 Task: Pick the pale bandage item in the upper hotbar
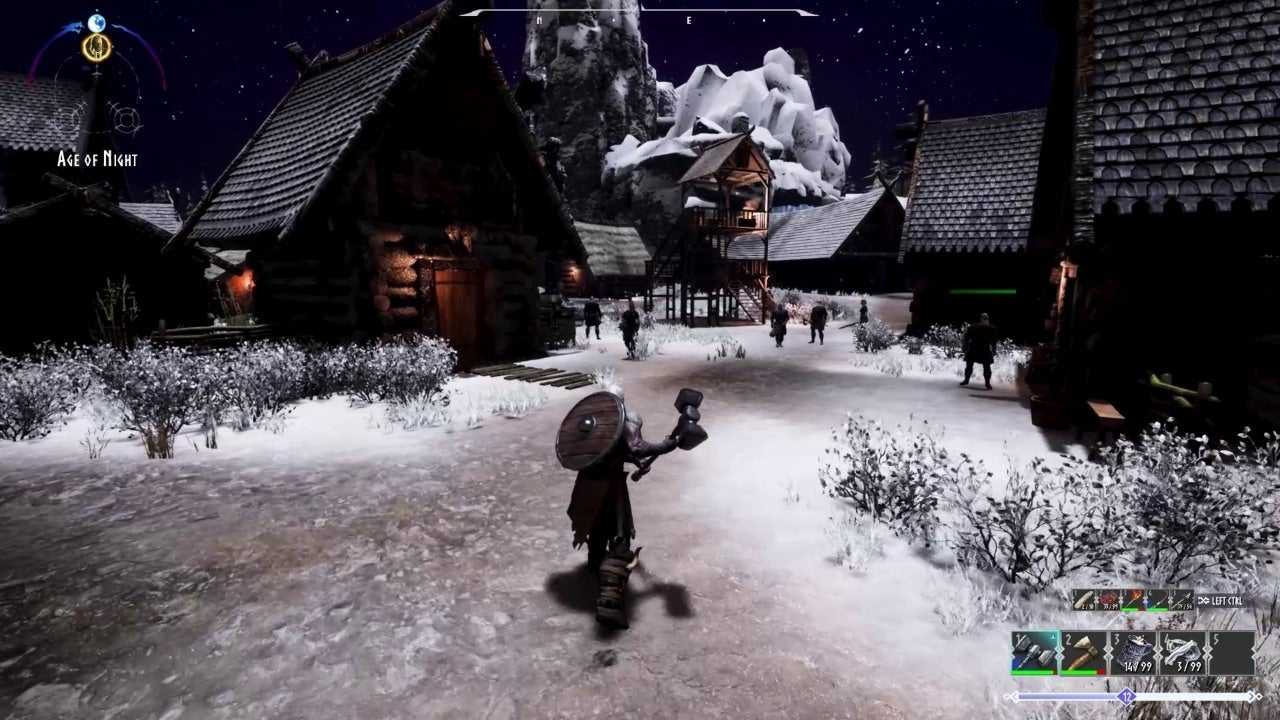(x=1084, y=600)
